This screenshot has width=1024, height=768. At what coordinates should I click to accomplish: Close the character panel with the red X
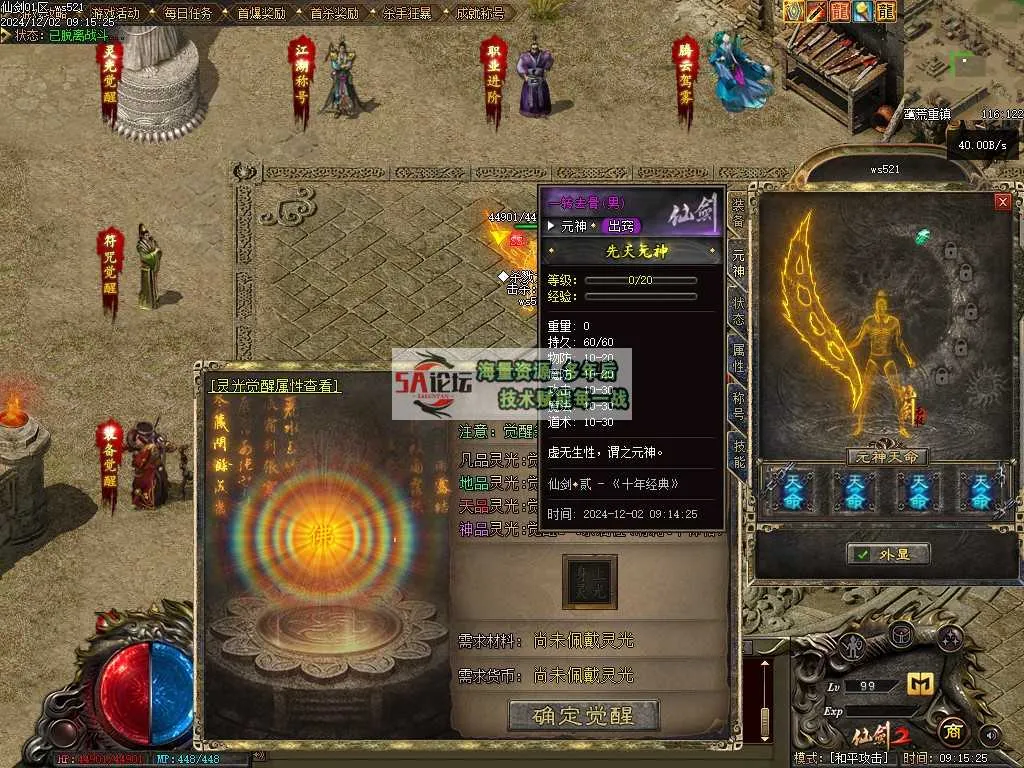(1002, 202)
